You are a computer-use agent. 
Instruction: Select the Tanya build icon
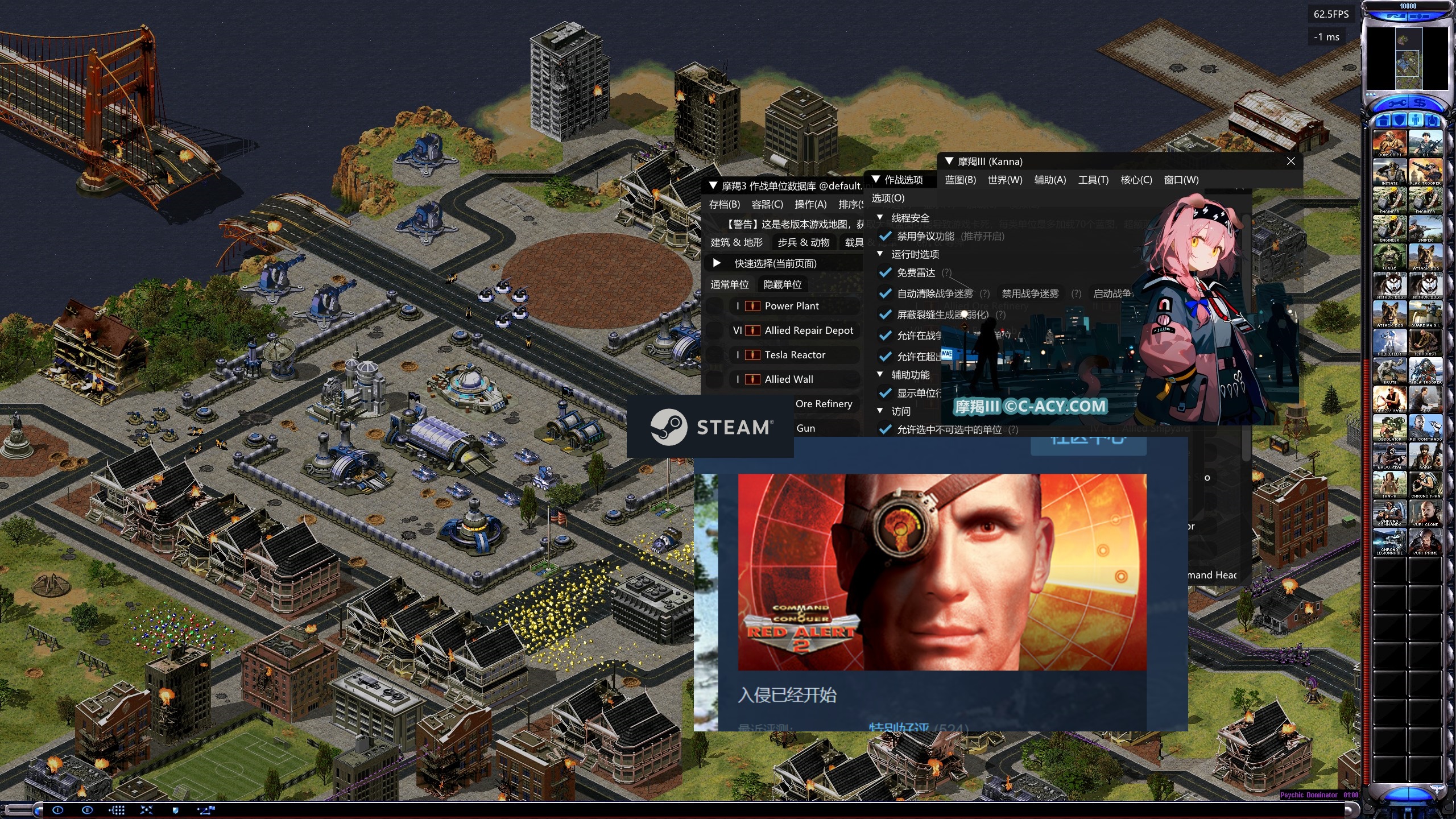[1389, 483]
